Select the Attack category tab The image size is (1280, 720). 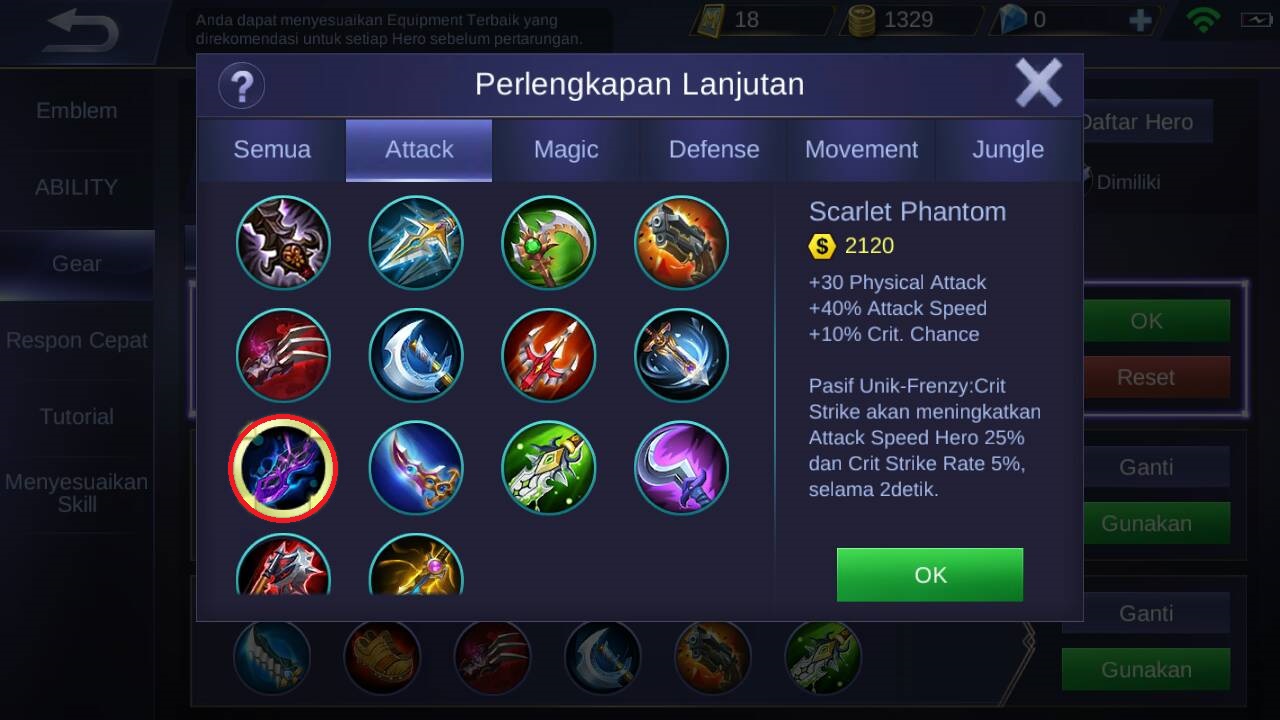coord(419,150)
